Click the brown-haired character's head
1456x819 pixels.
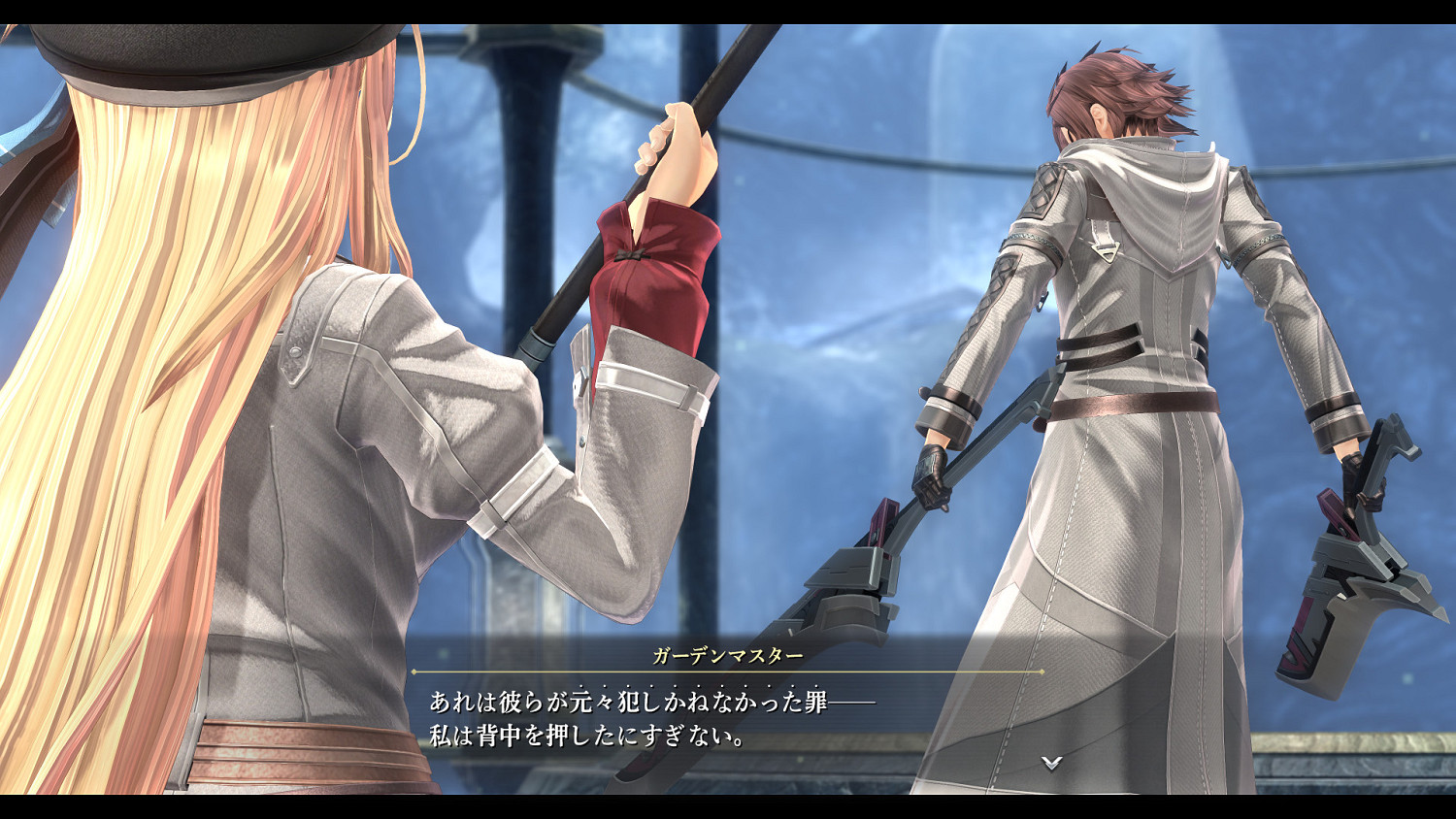(1116, 92)
